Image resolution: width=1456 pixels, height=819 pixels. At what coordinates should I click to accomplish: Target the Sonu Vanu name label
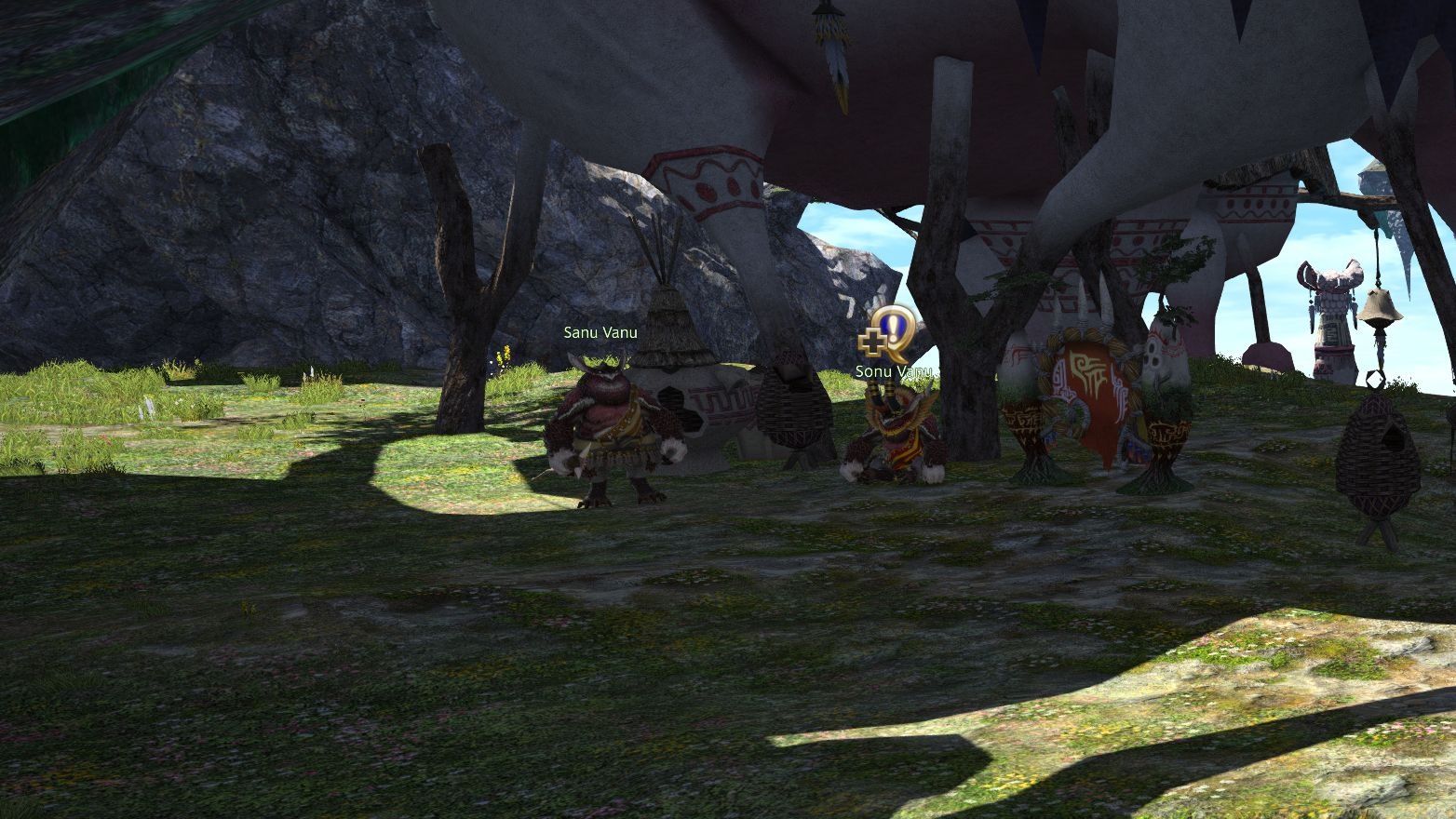pyautogui.click(x=893, y=371)
